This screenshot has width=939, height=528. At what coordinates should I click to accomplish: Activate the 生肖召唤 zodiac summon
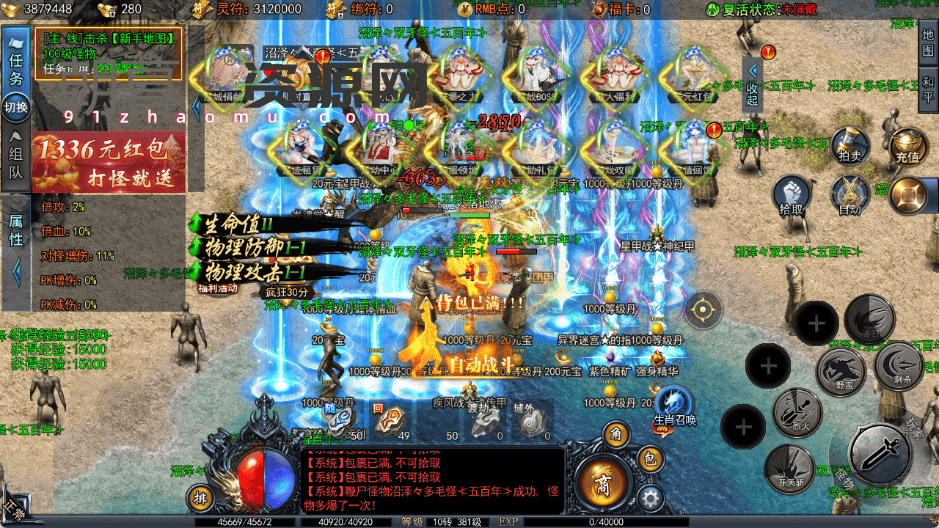(677, 407)
